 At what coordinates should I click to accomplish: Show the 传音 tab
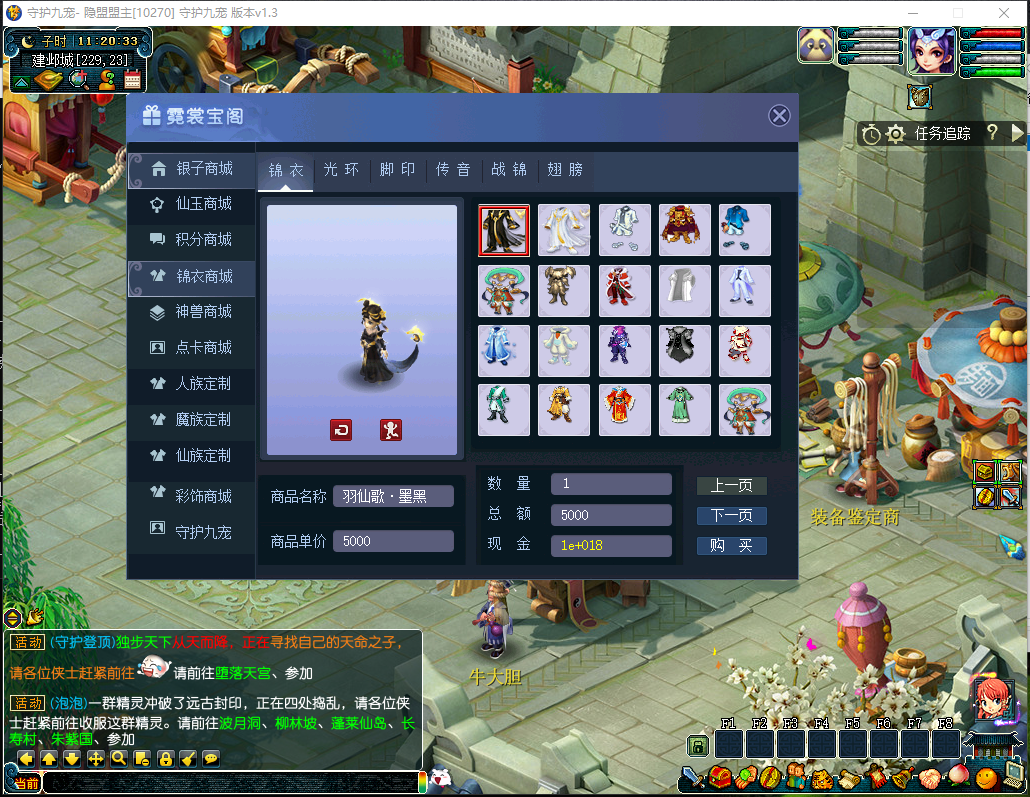coord(453,170)
